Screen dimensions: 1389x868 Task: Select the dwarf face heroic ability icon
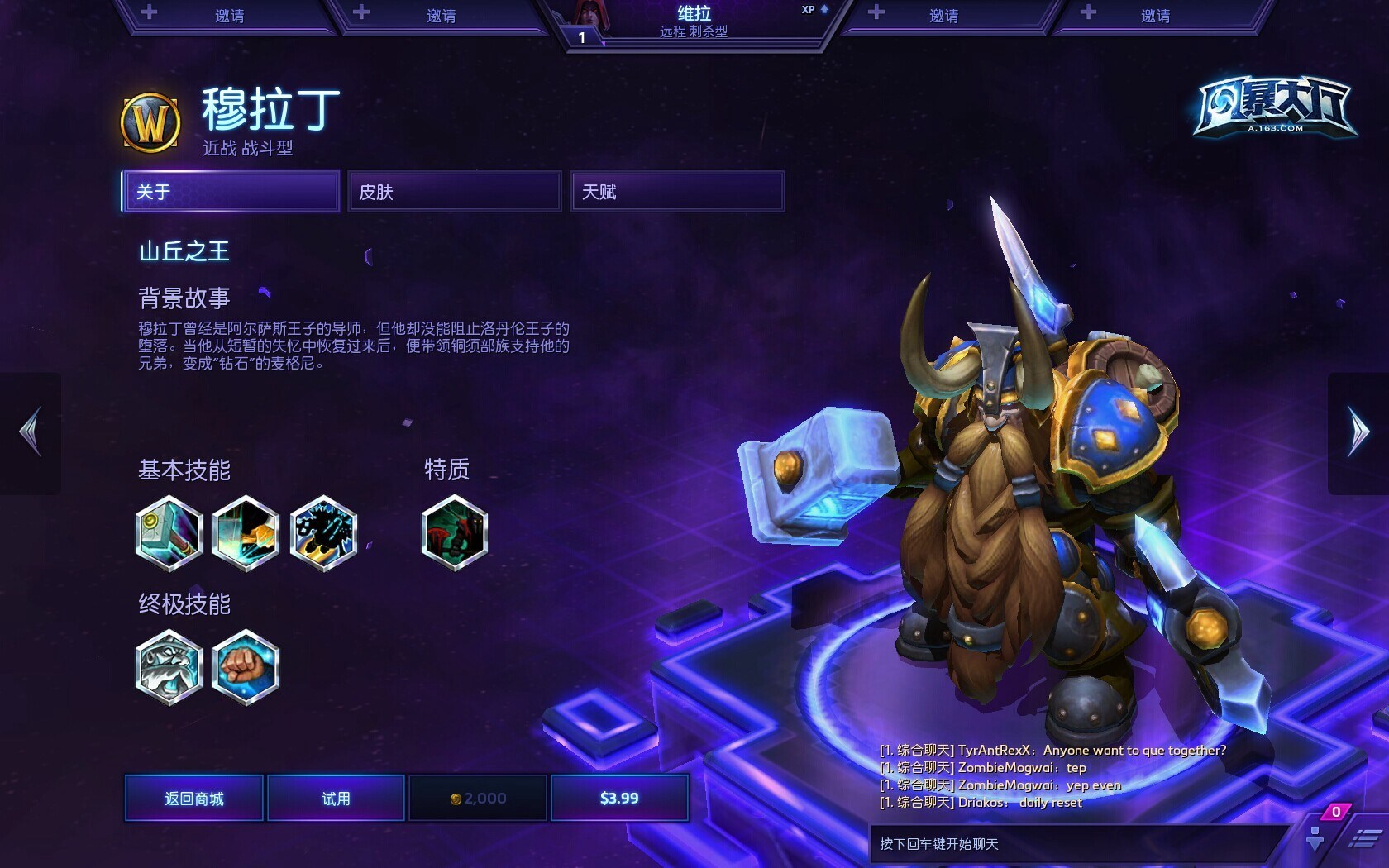169,667
